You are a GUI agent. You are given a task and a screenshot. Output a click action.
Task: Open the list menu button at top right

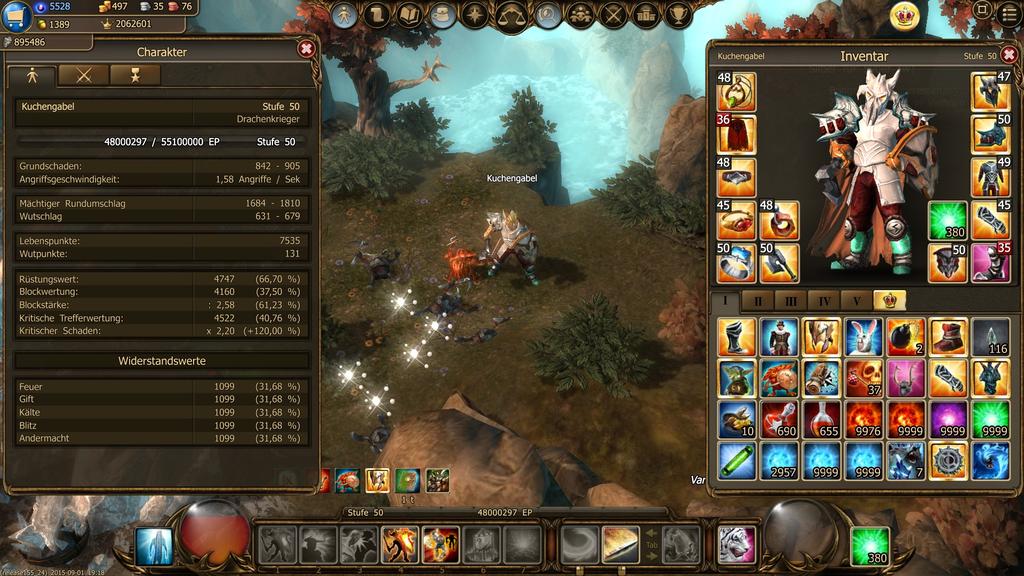1009,13
